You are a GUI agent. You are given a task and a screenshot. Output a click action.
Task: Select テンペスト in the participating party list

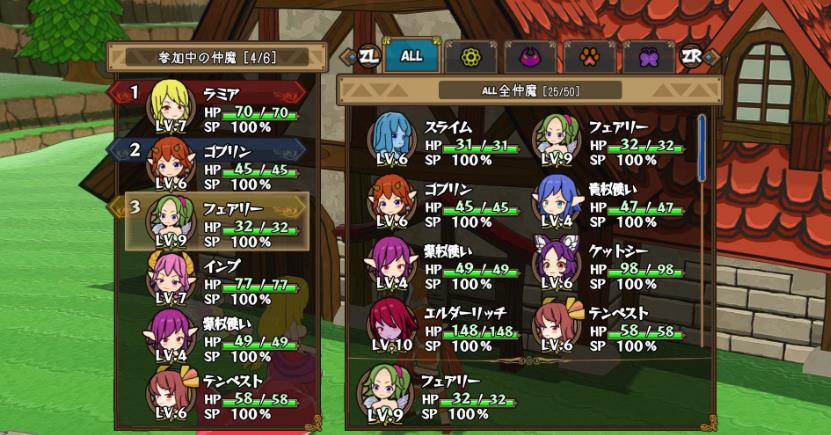coord(222,392)
